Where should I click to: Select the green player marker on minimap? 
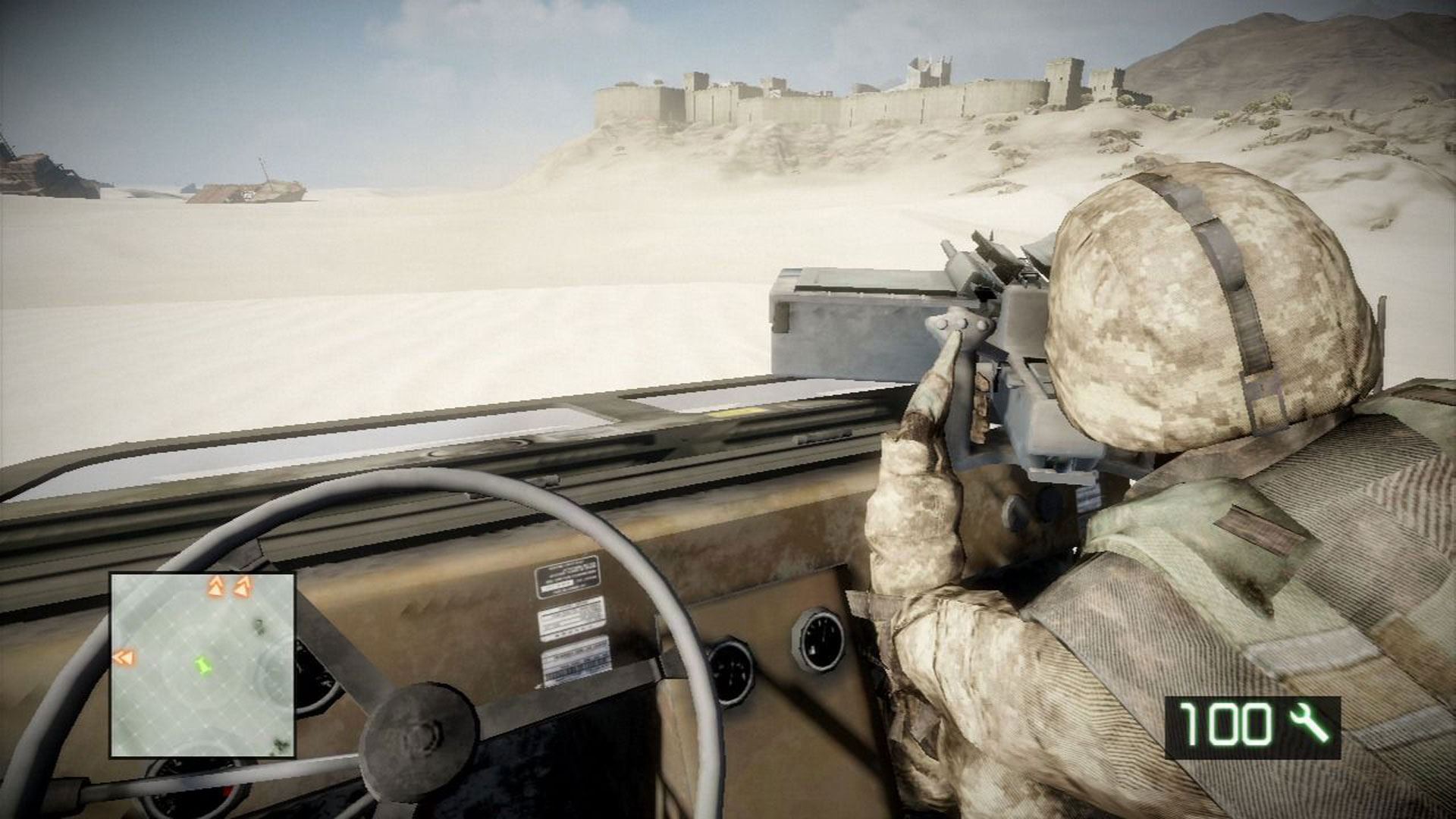pyautogui.click(x=202, y=667)
